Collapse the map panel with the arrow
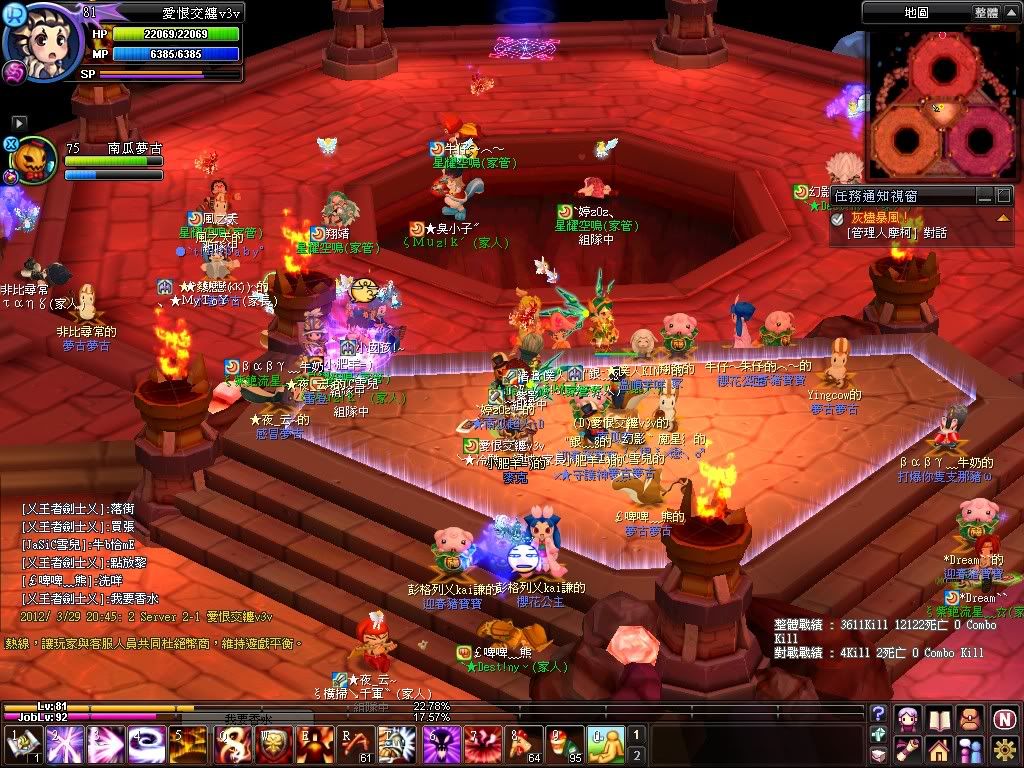The image size is (1024, 768). coord(1010,12)
